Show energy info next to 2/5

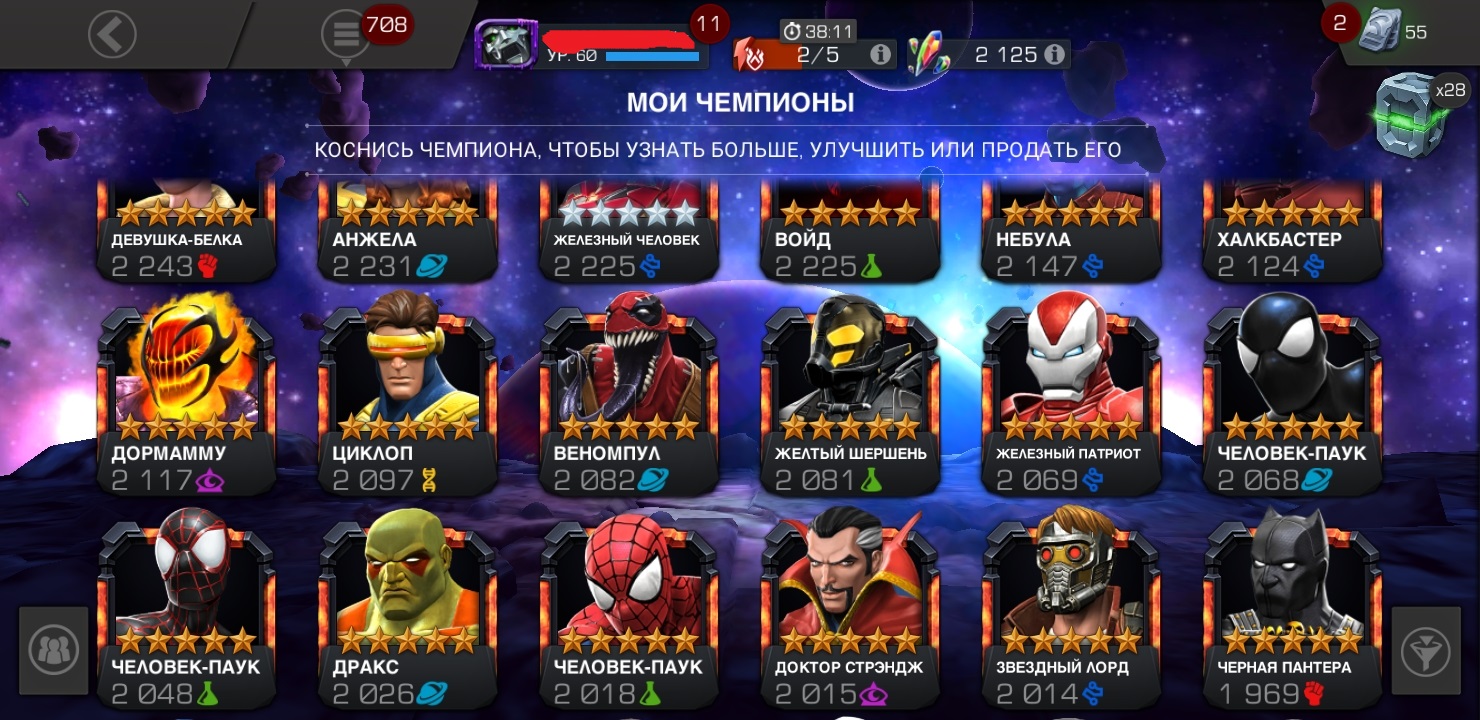click(x=881, y=55)
